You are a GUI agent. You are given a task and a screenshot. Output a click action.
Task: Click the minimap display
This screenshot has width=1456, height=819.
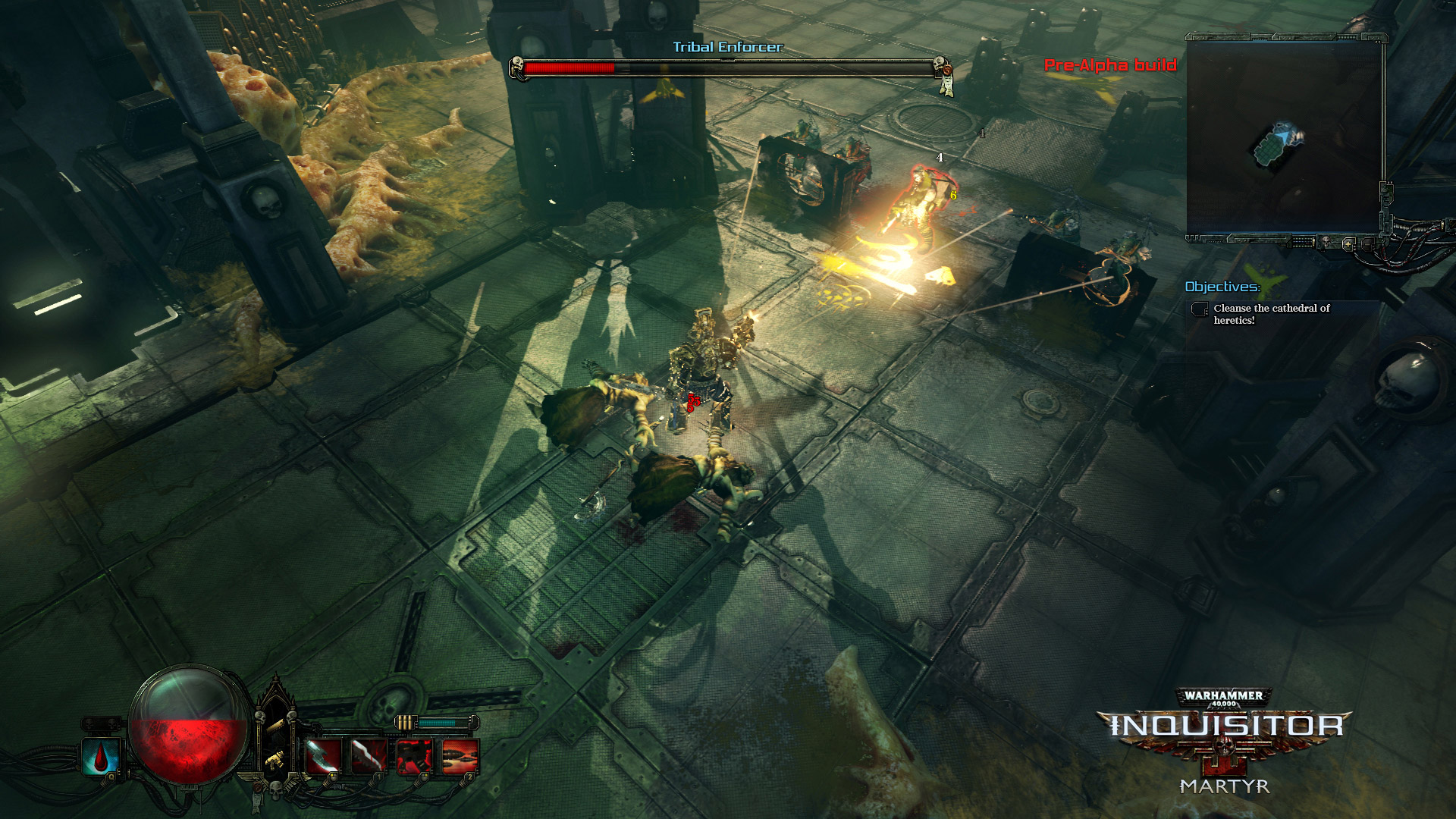pyautogui.click(x=1285, y=136)
